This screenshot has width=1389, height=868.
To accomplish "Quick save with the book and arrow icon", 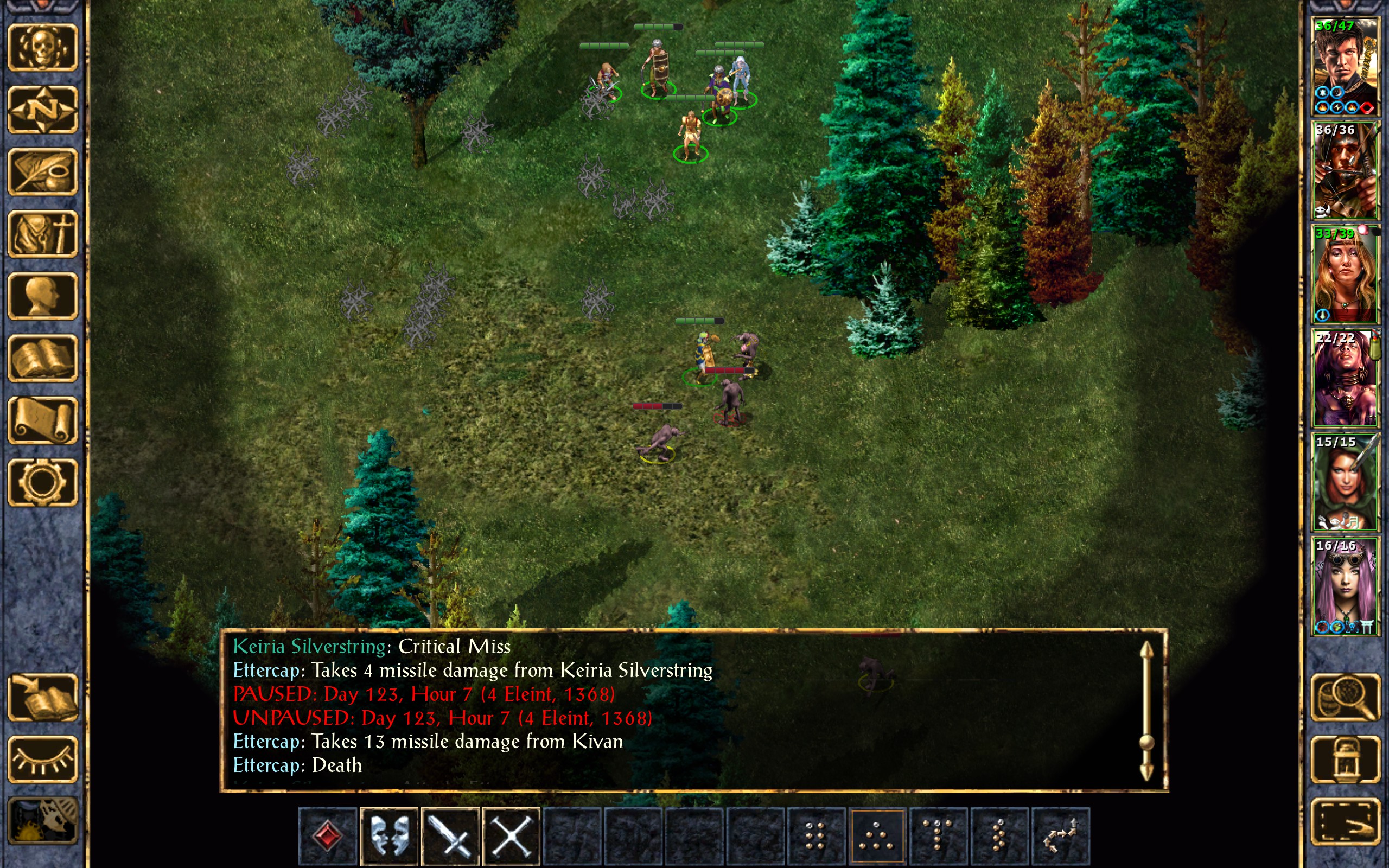I will pos(43,697).
